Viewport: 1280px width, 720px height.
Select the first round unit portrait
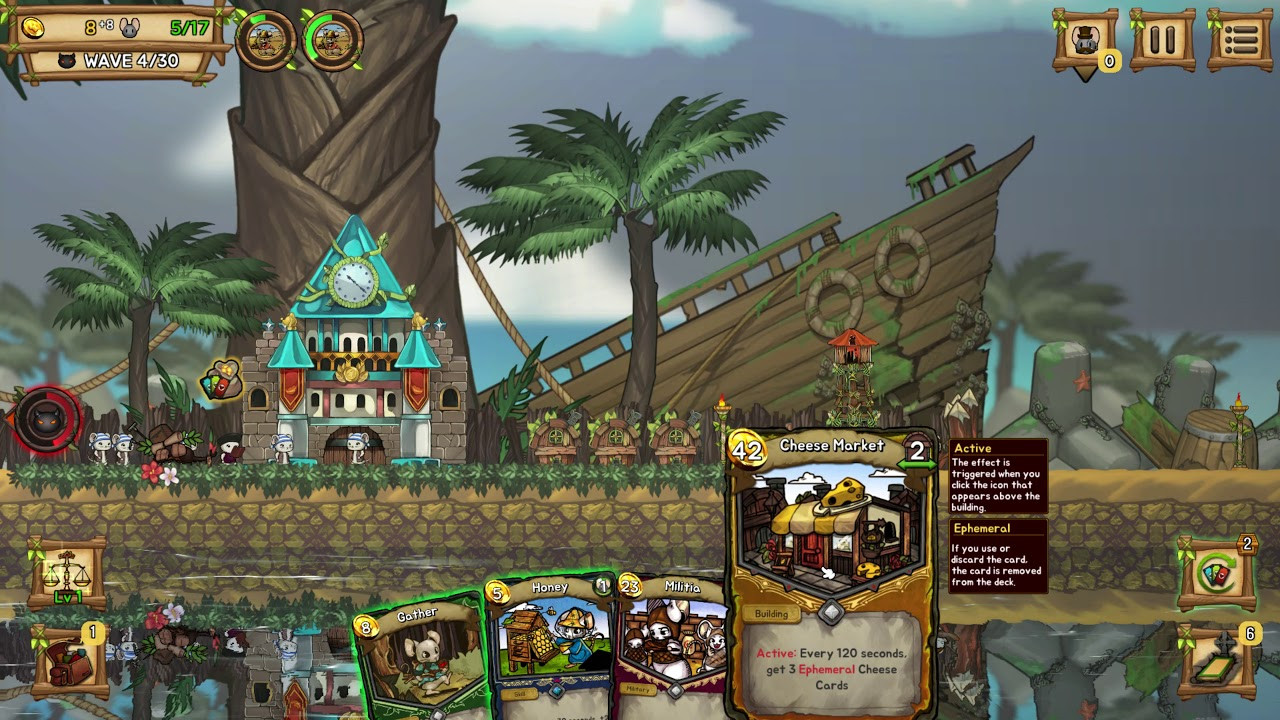266,41
